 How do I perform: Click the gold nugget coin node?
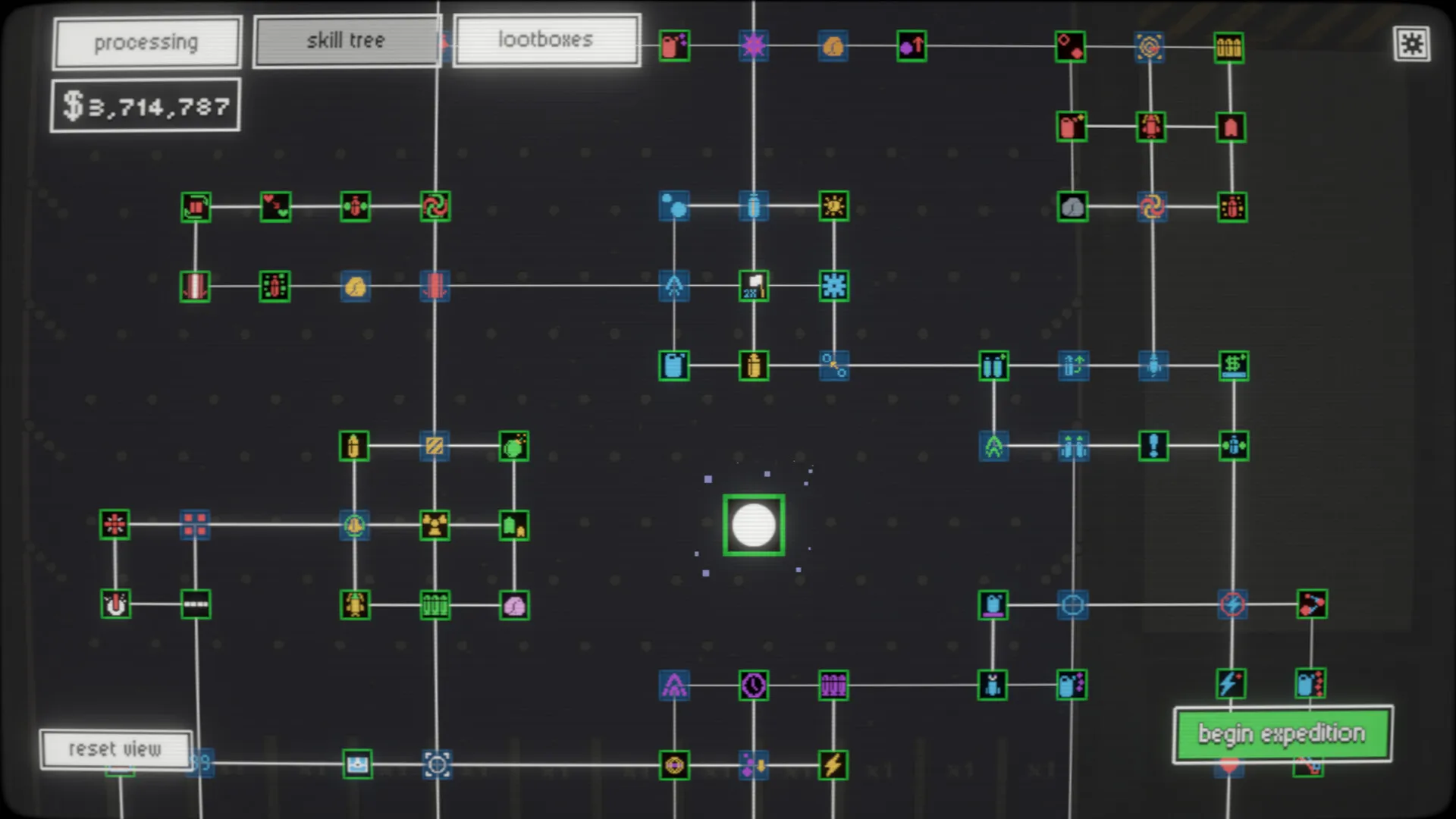[x=833, y=46]
